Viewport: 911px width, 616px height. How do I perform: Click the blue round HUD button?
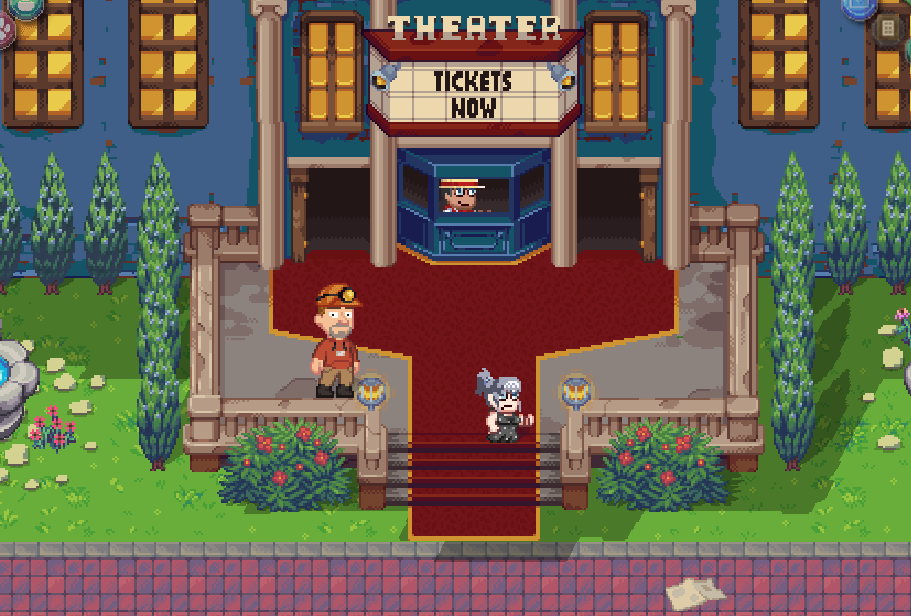(x=858, y=7)
